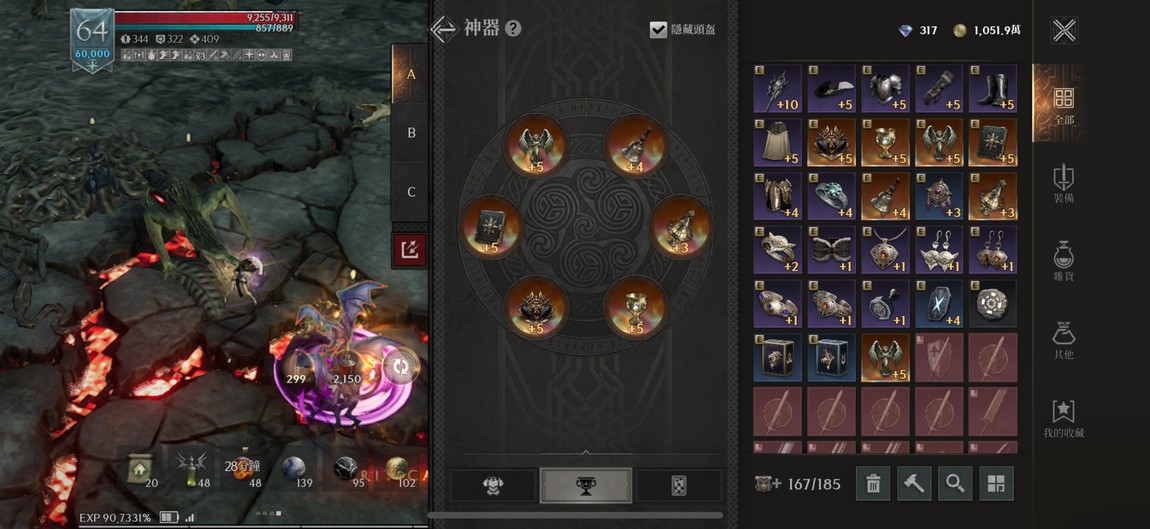Switch to preset tab B

tap(411, 133)
